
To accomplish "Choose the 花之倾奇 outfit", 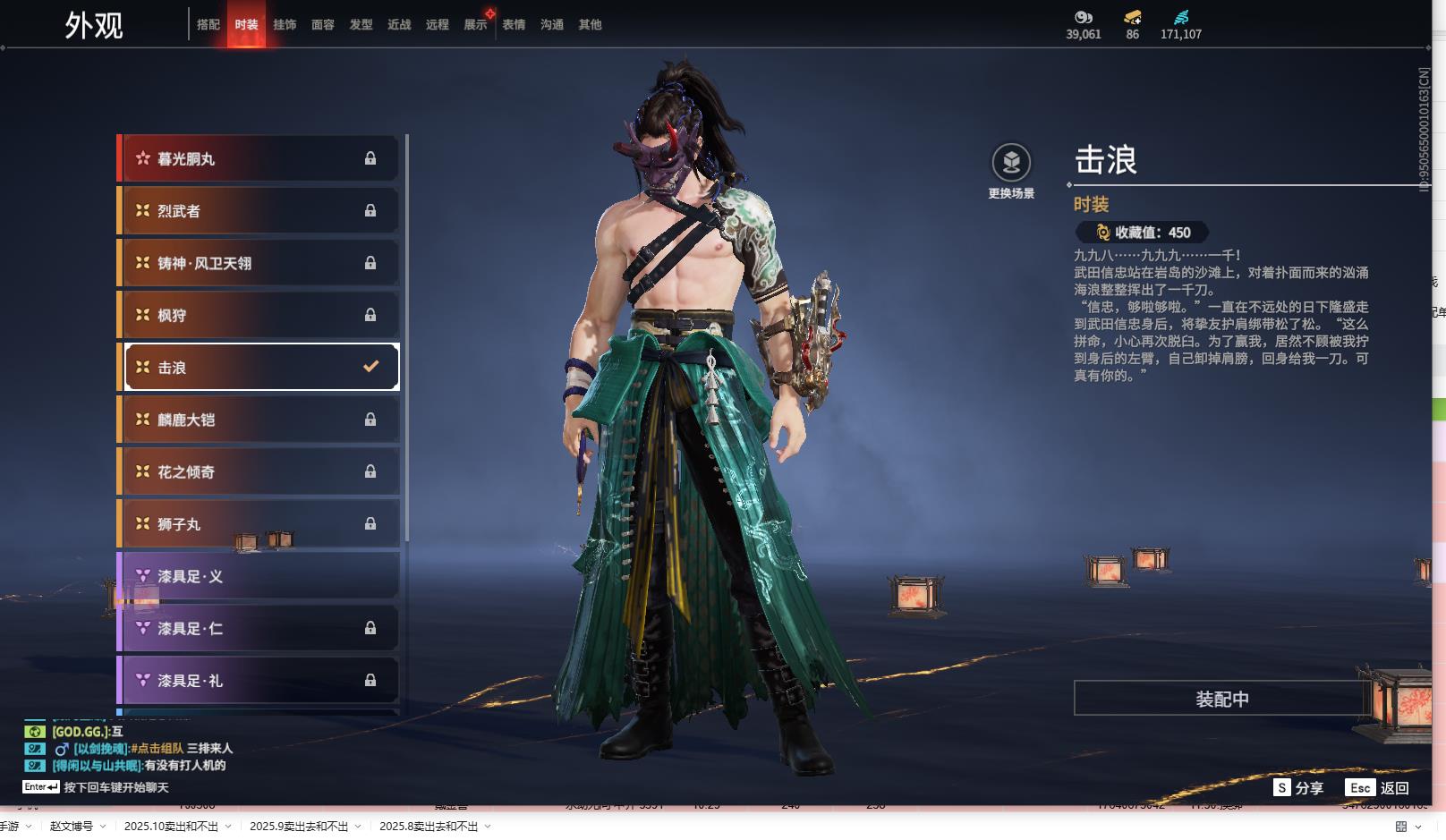I will [259, 471].
